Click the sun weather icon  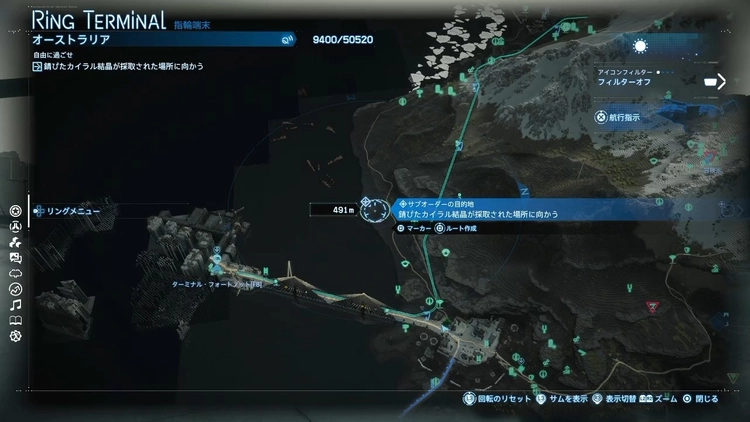(x=641, y=46)
